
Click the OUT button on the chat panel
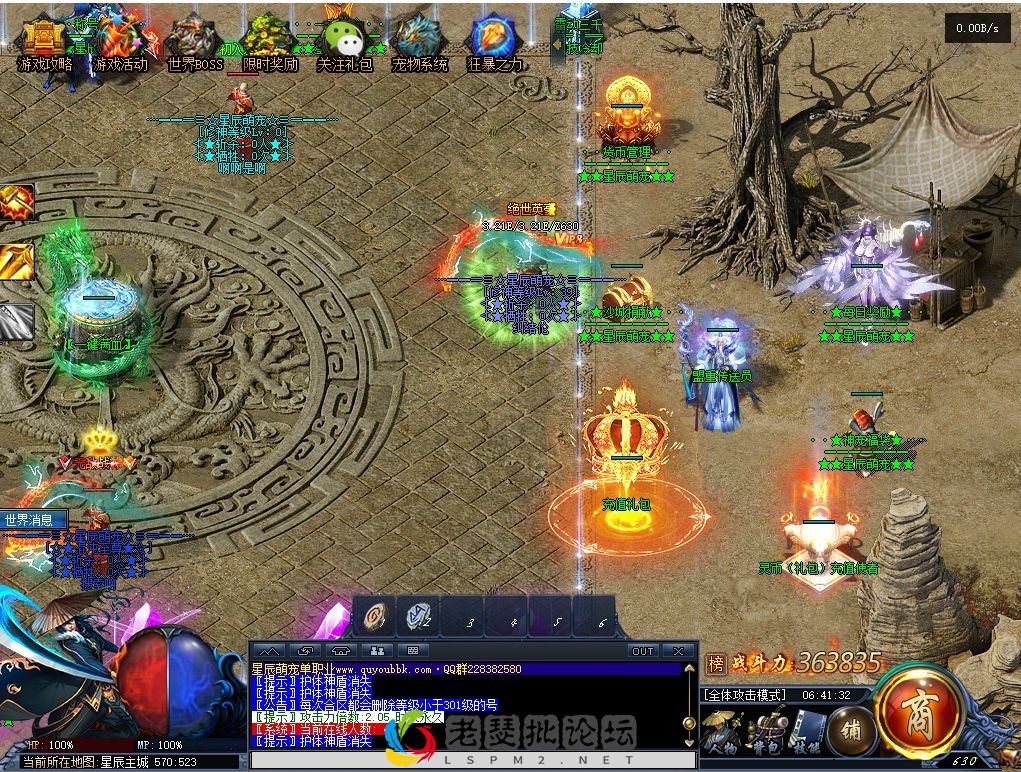(642, 651)
